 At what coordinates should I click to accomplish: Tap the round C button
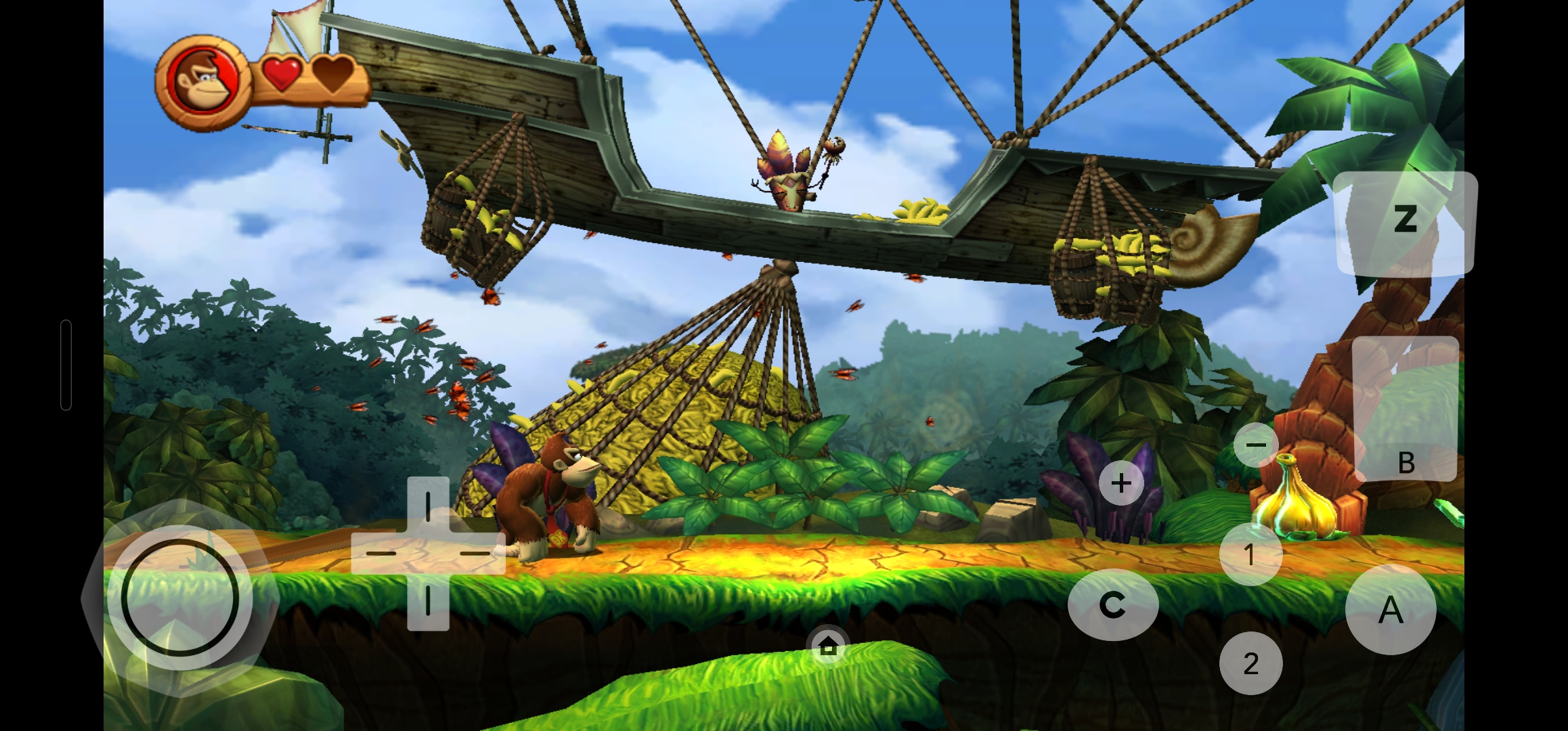1113,604
